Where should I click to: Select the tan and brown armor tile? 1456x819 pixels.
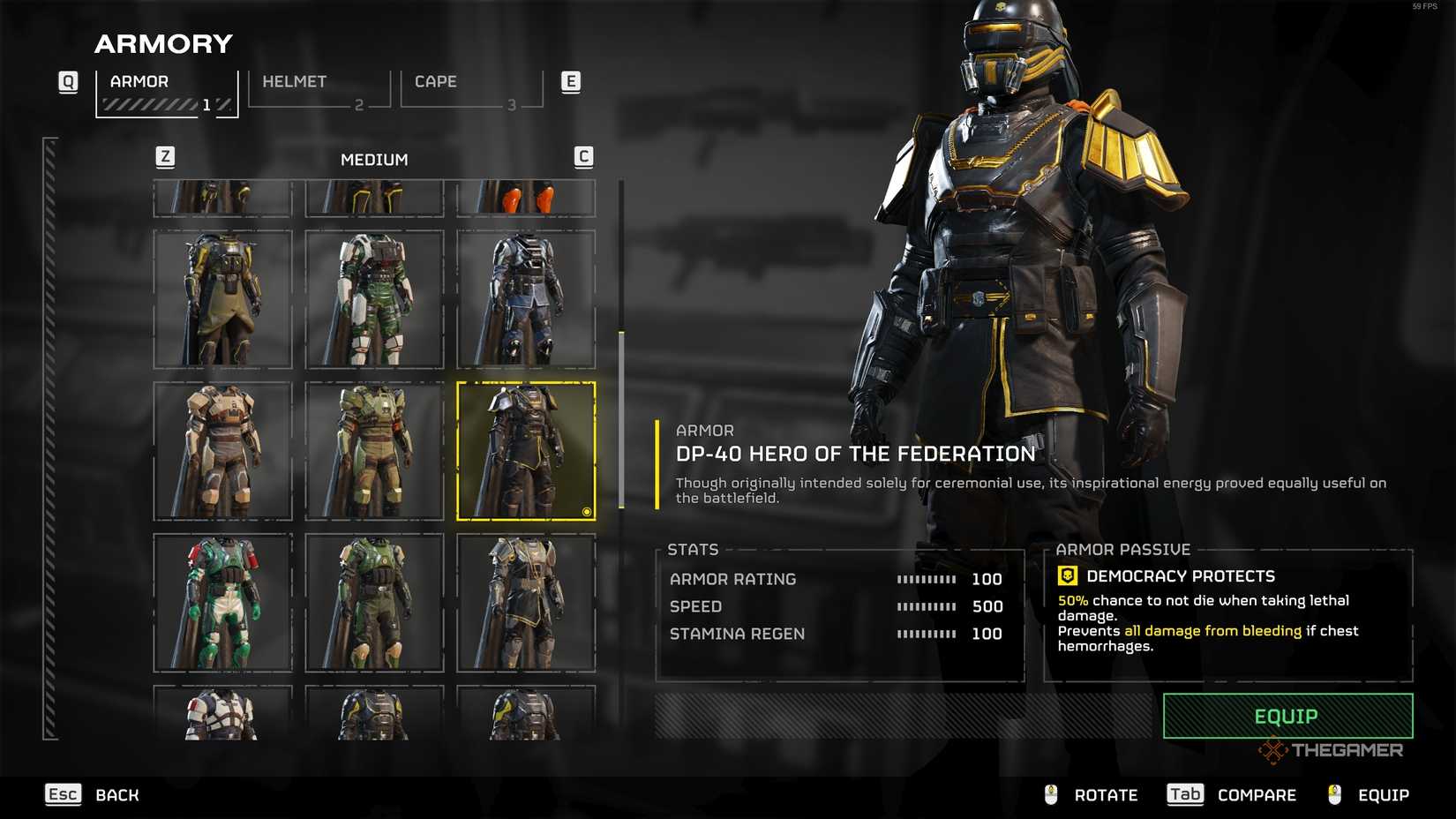tap(222, 451)
